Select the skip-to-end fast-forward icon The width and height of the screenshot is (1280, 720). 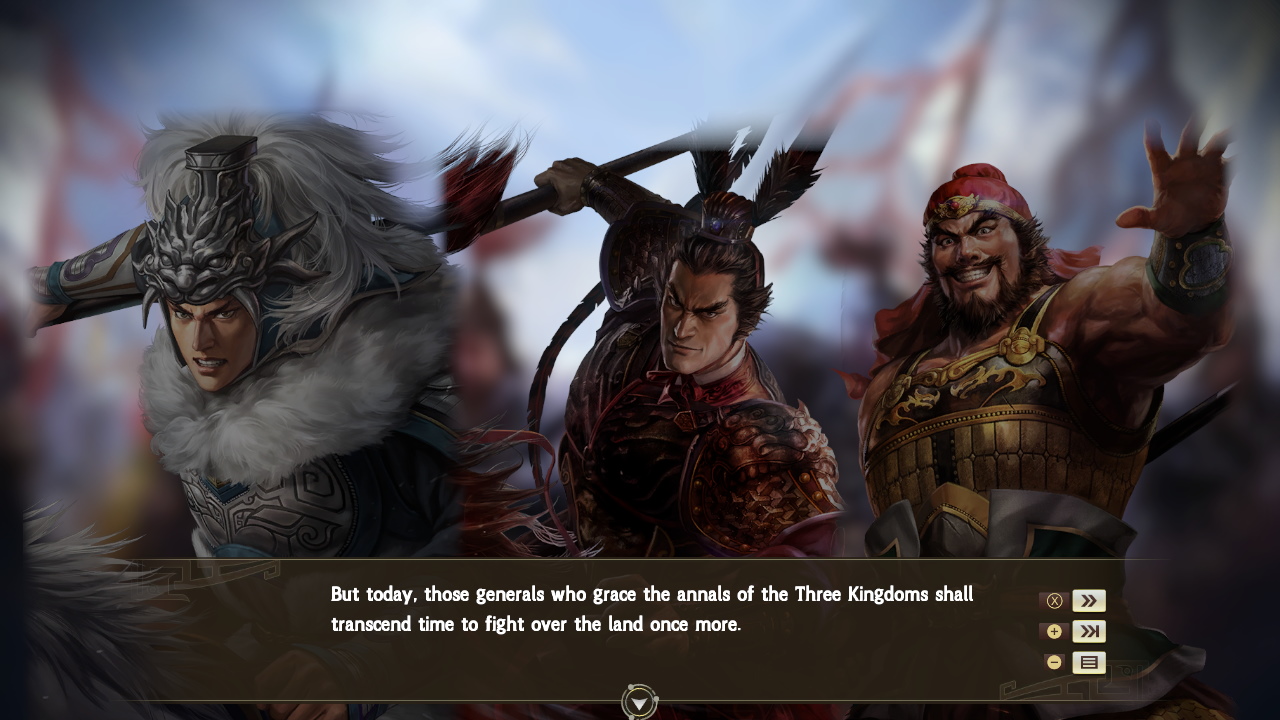pos(1089,631)
